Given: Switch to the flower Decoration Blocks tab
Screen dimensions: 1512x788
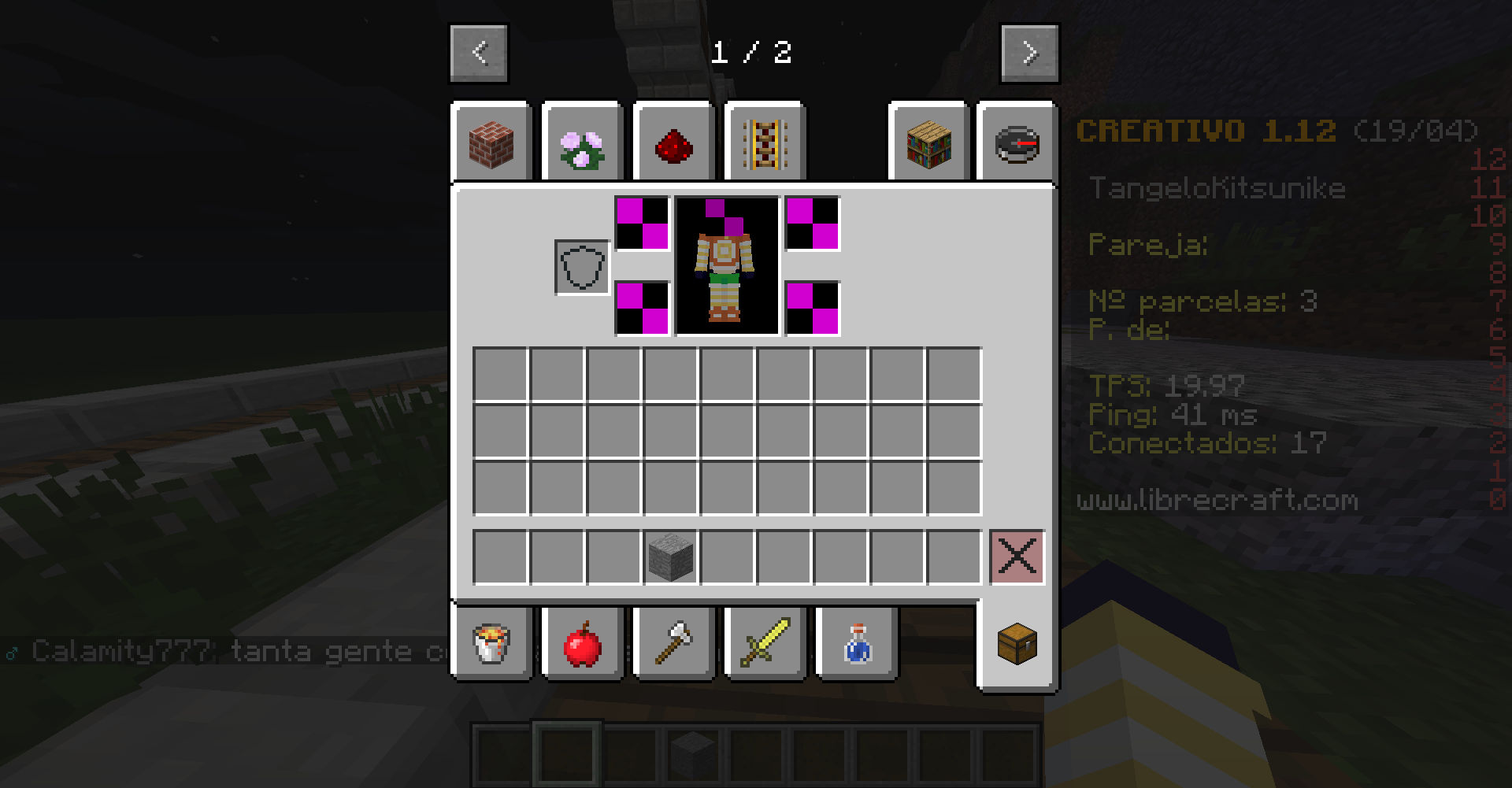Looking at the screenshot, I should point(582,145).
